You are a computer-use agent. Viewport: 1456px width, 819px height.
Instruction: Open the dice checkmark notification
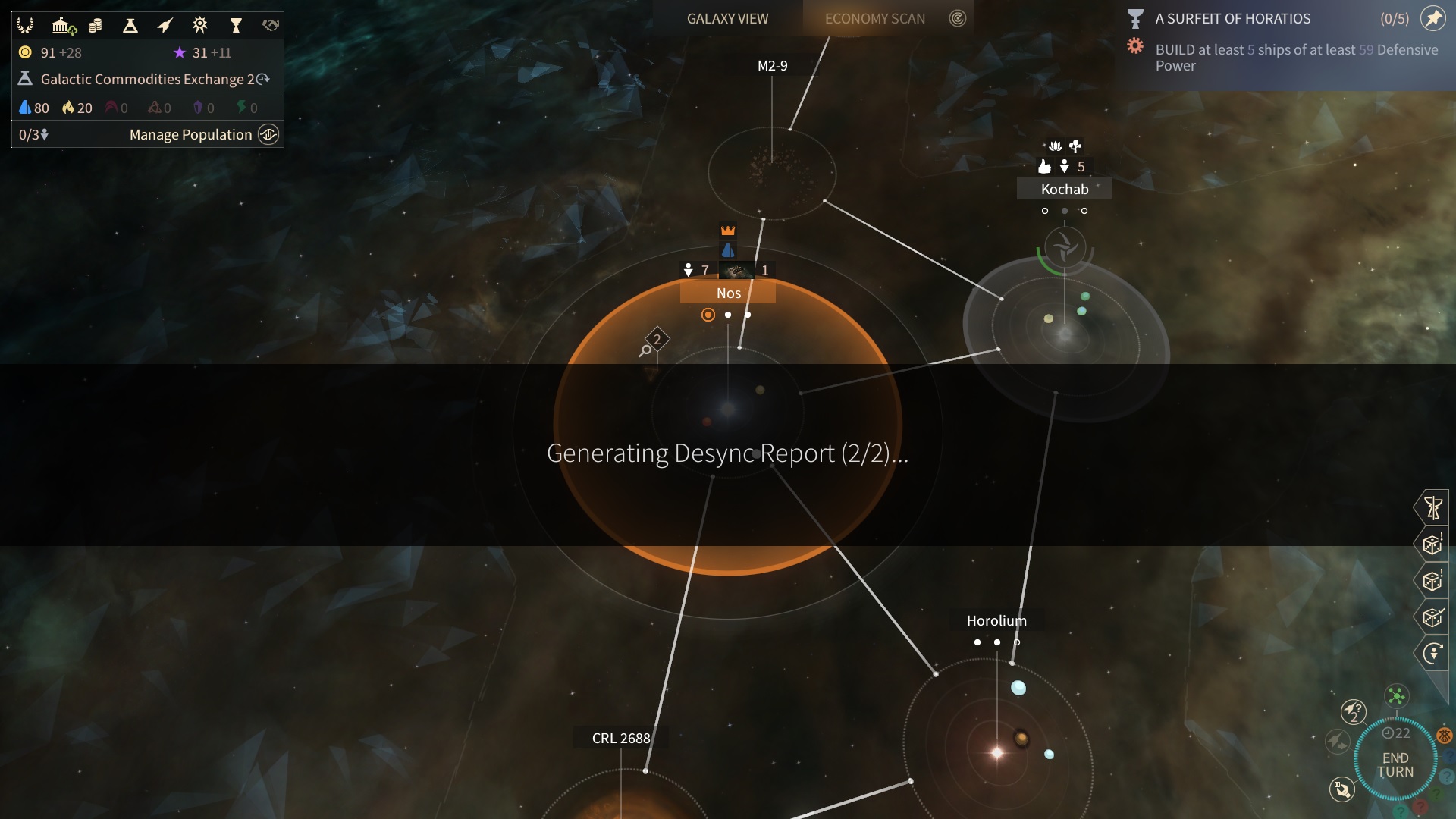tap(1432, 617)
